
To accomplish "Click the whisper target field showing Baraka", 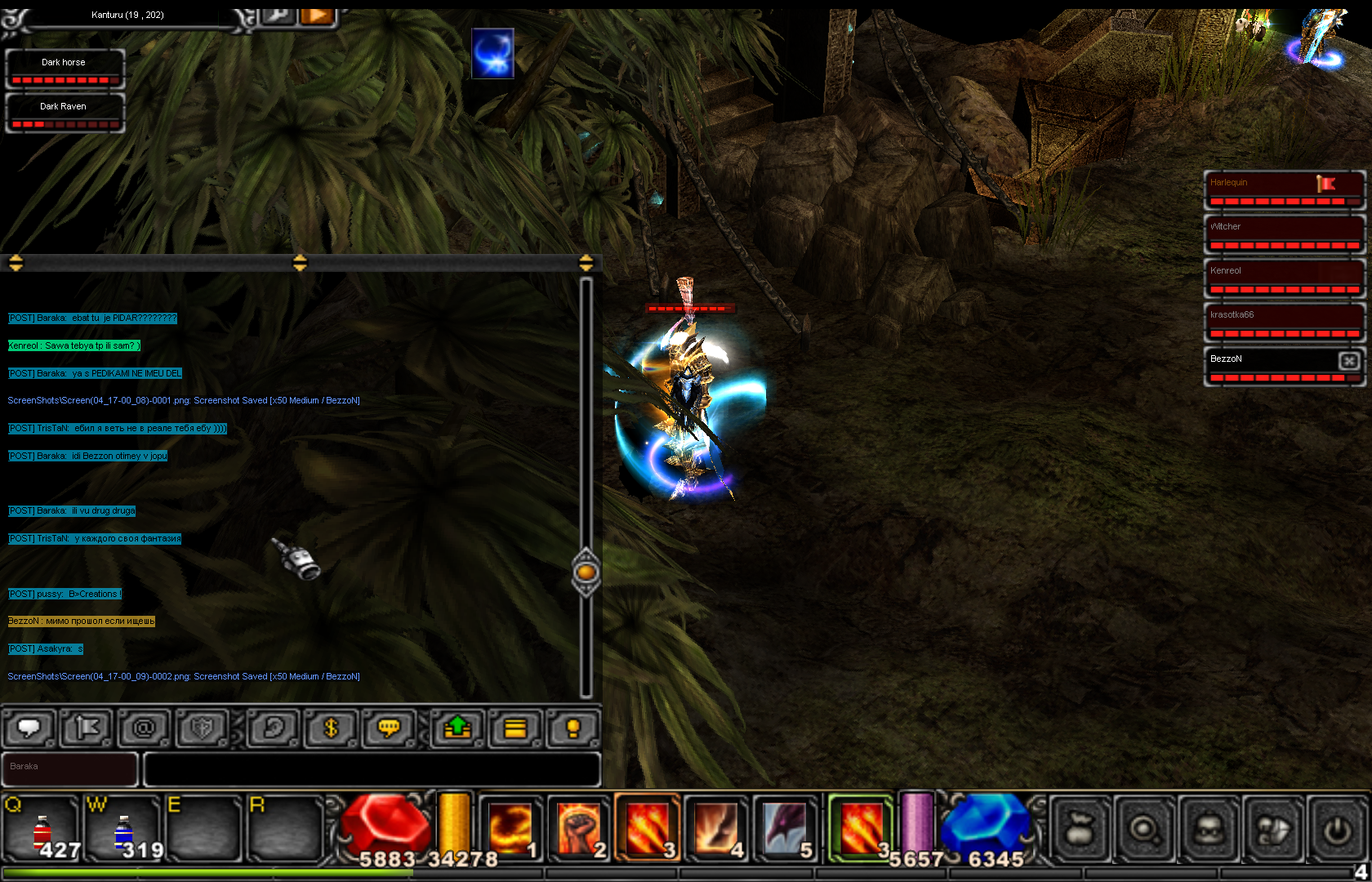I will click(70, 769).
